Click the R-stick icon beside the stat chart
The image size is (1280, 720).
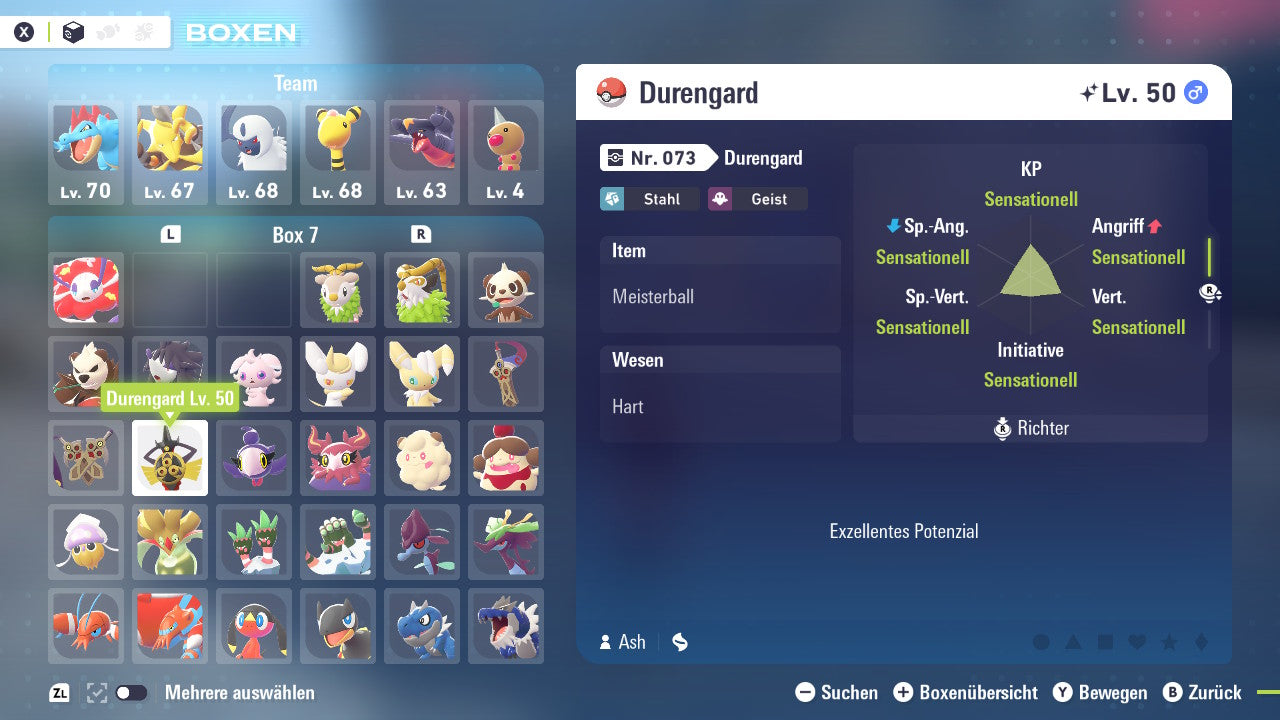[x=1210, y=294]
